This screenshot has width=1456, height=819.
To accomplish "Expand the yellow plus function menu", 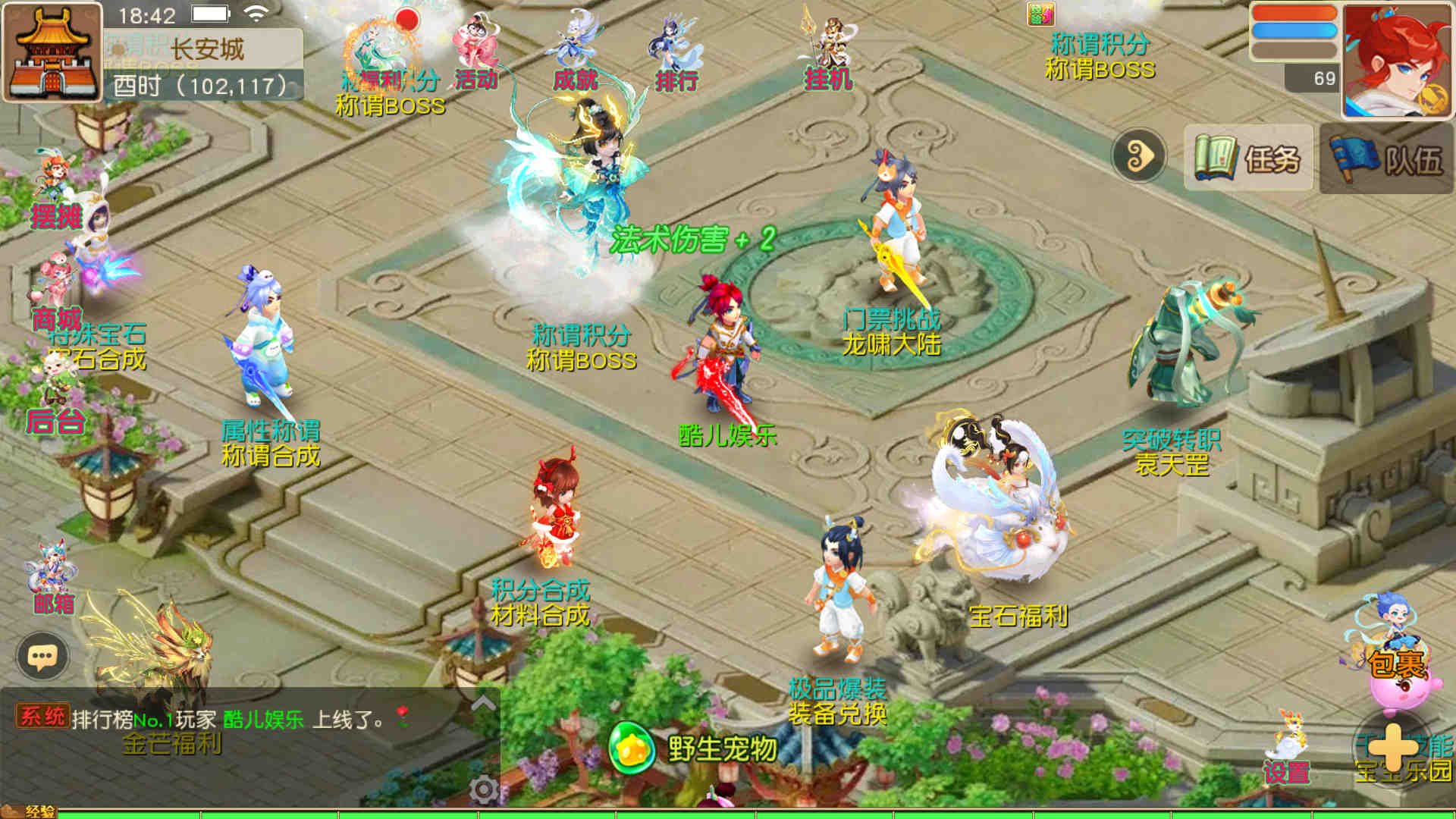I will tap(1394, 747).
